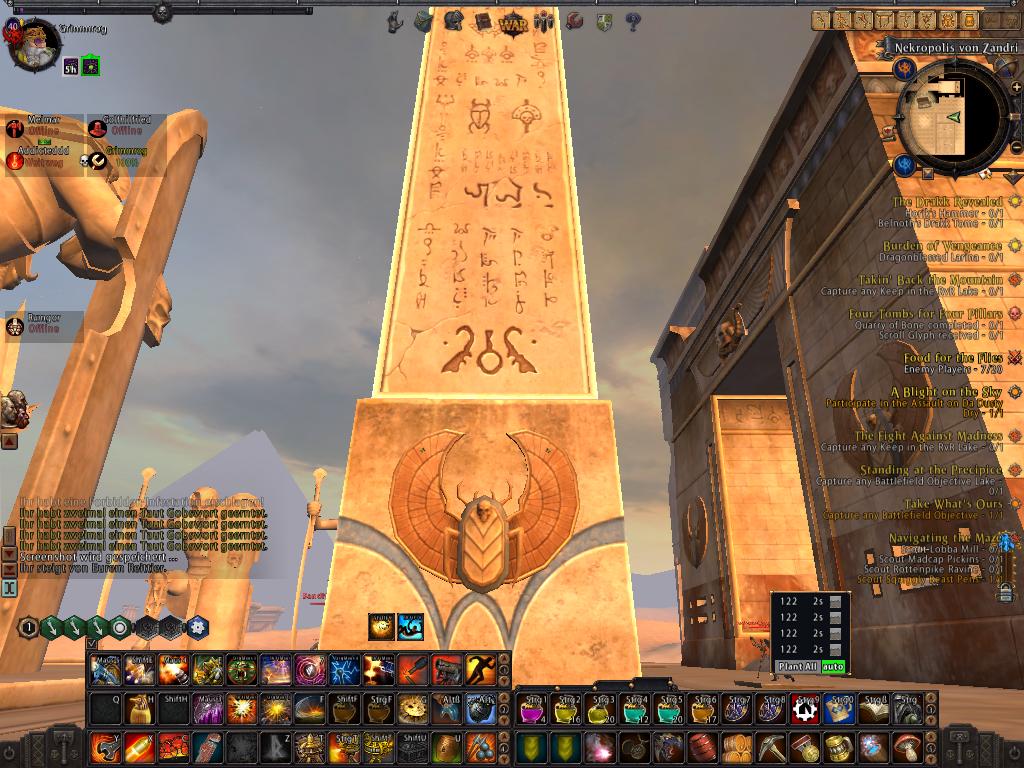Toggle the green auto button
Screen dimensions: 1024x768
point(833,666)
